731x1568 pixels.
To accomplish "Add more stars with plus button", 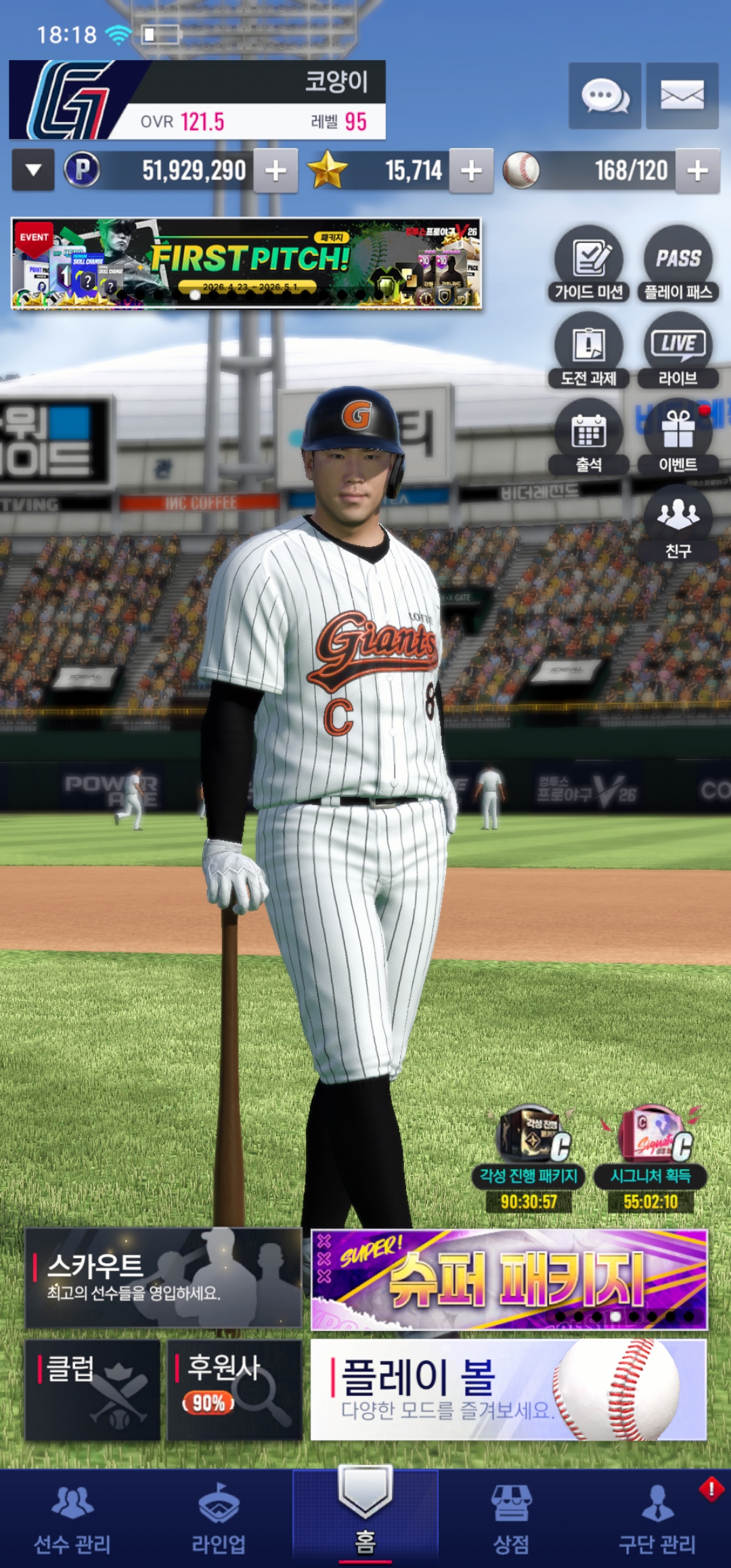I will click(471, 171).
